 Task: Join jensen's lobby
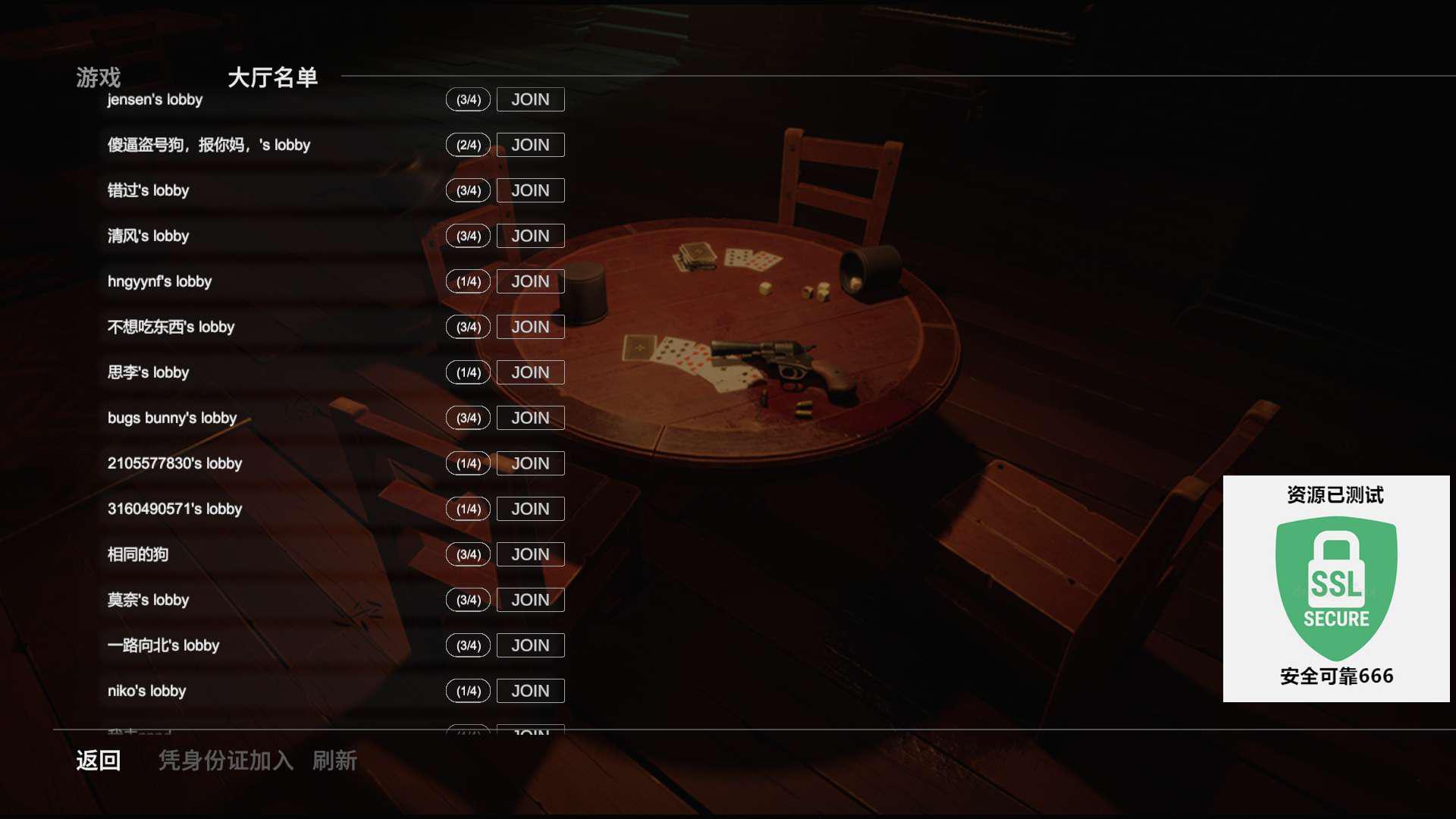pyautogui.click(x=530, y=99)
